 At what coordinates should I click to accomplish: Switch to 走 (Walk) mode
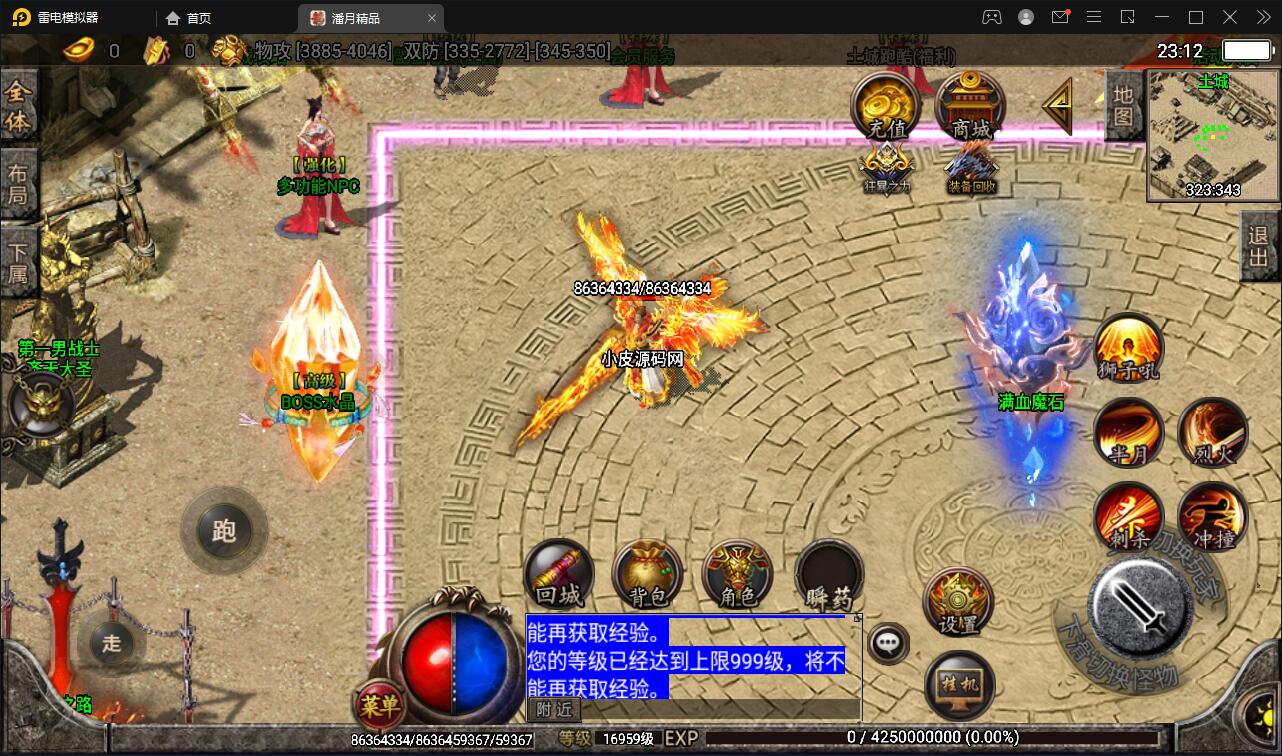click(x=111, y=645)
